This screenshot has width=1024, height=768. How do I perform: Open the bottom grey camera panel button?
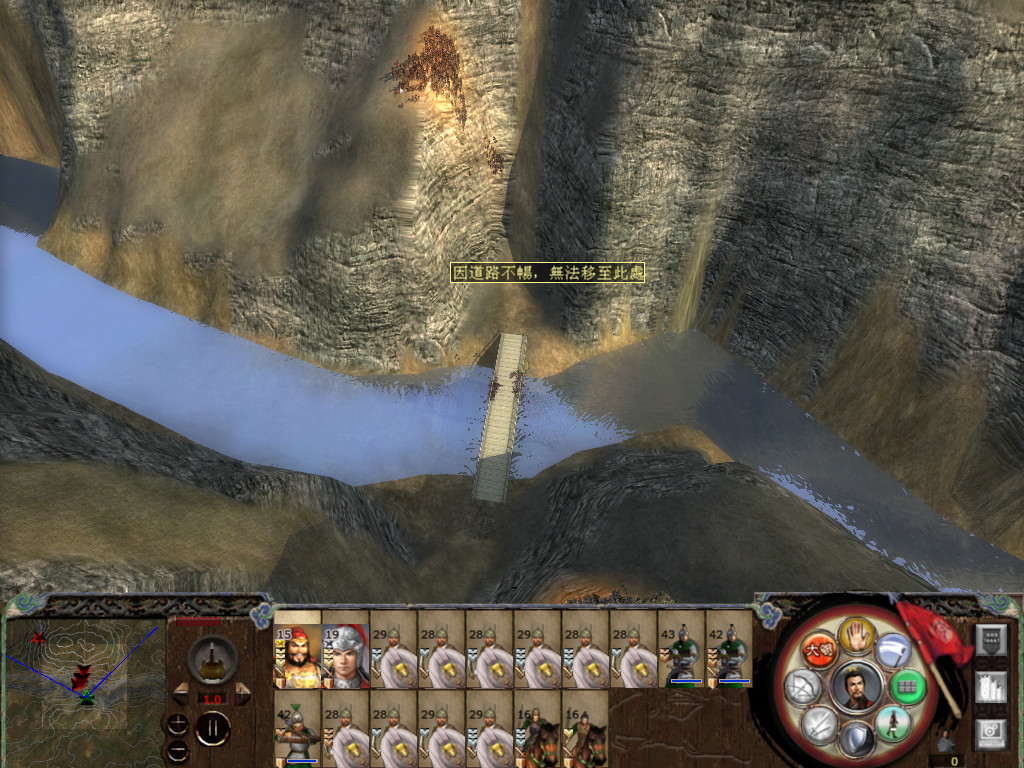(989, 733)
